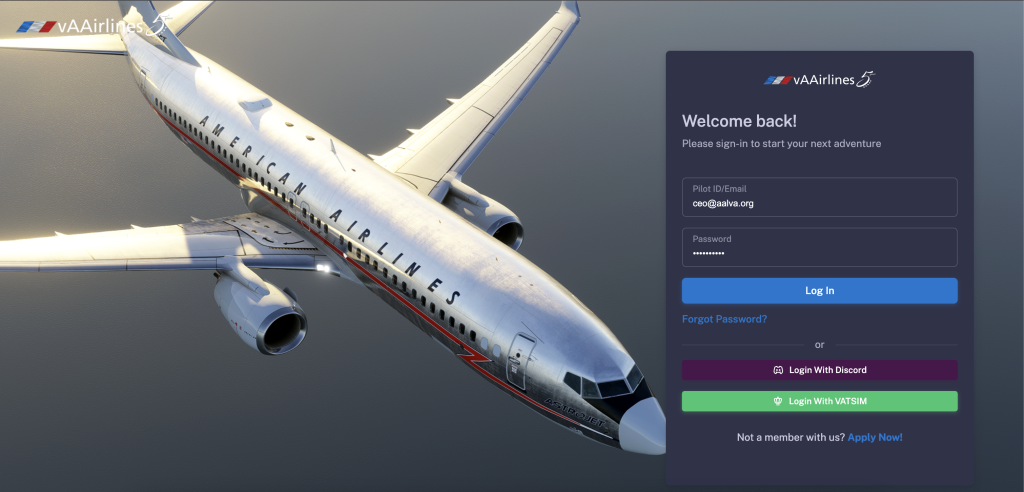Sign in using Login With VATSIM

(x=819, y=401)
